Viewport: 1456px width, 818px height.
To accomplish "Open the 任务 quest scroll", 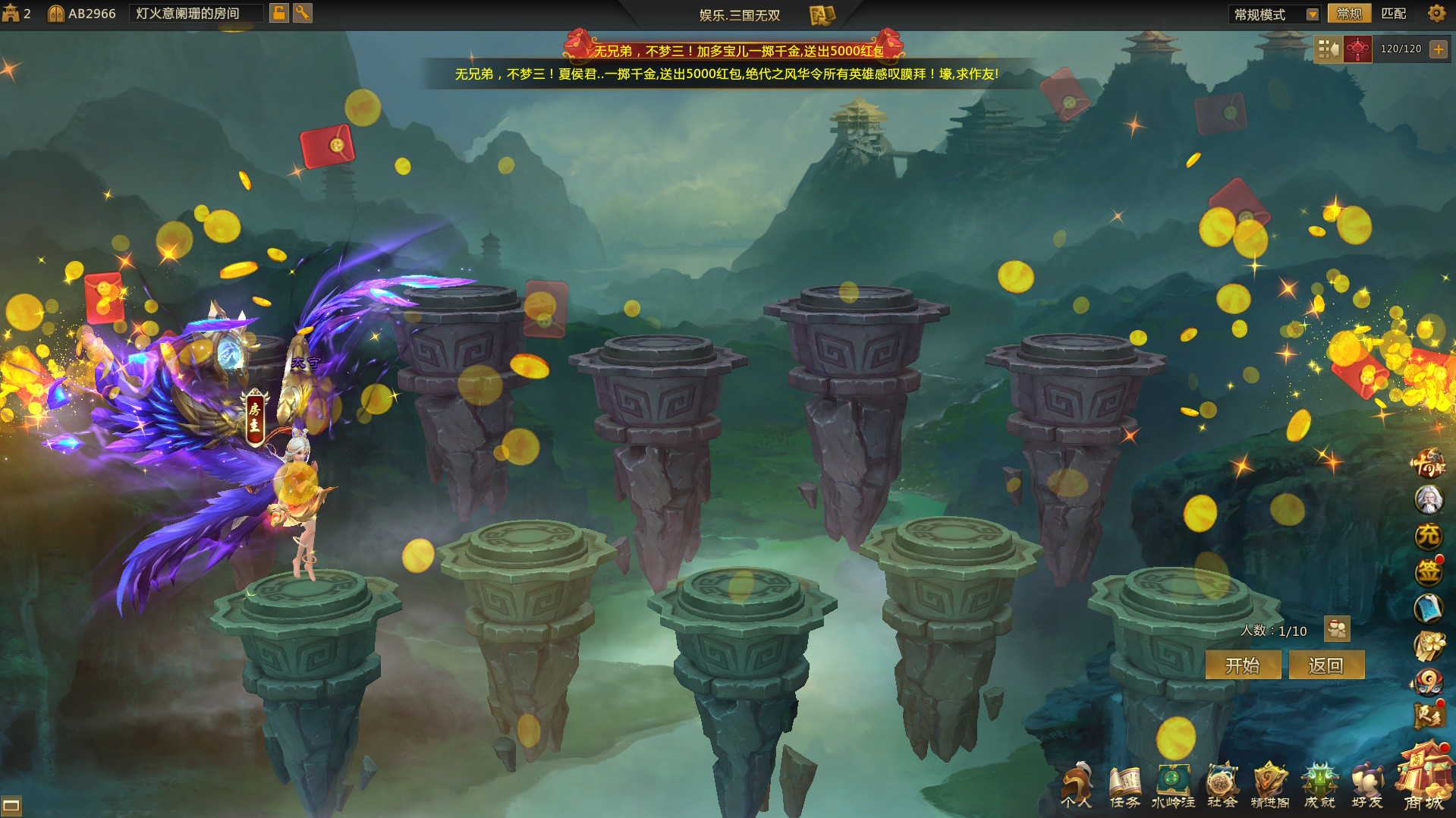I will tap(1124, 787).
